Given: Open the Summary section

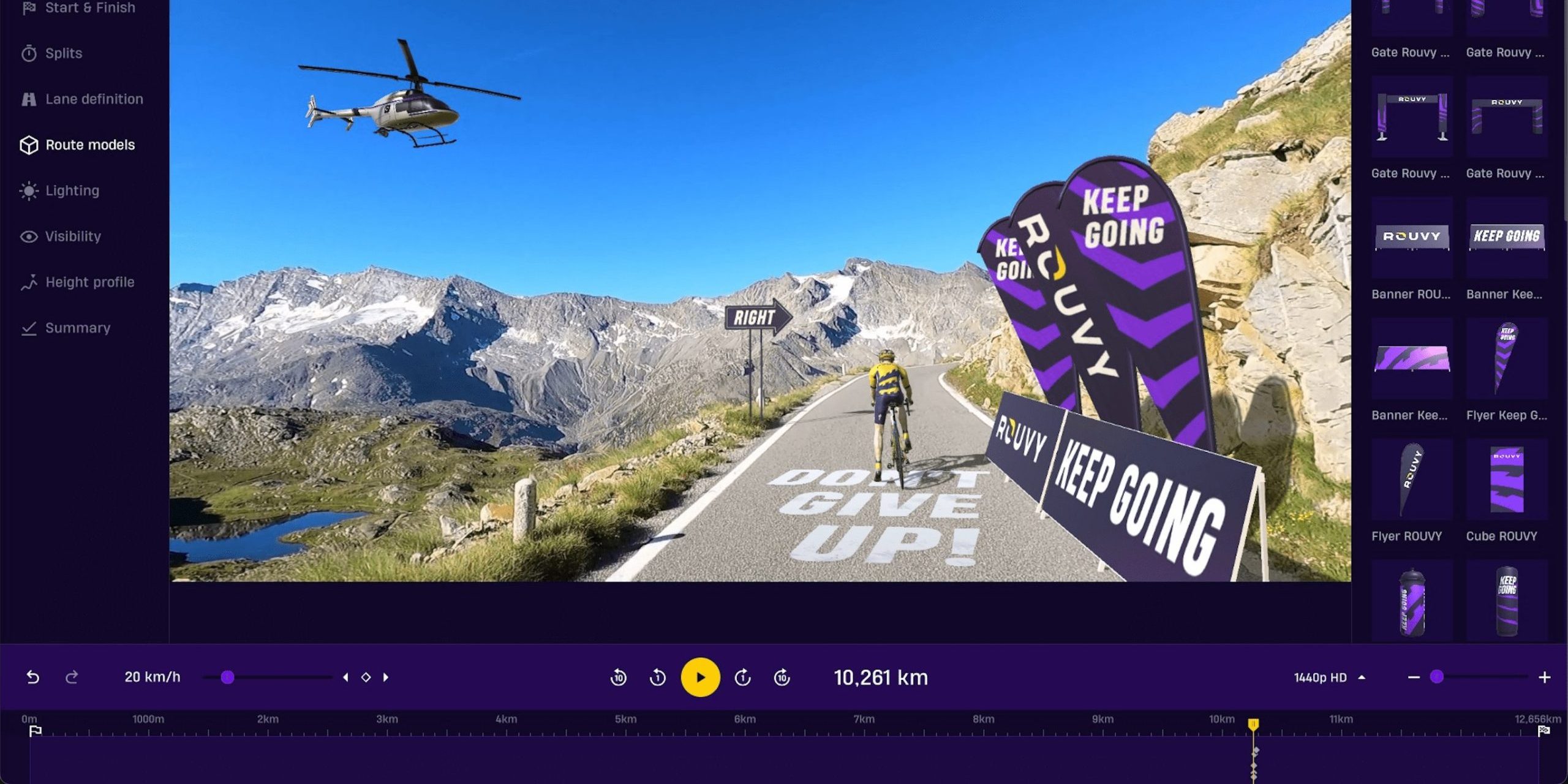Looking at the screenshot, I should 77,328.
